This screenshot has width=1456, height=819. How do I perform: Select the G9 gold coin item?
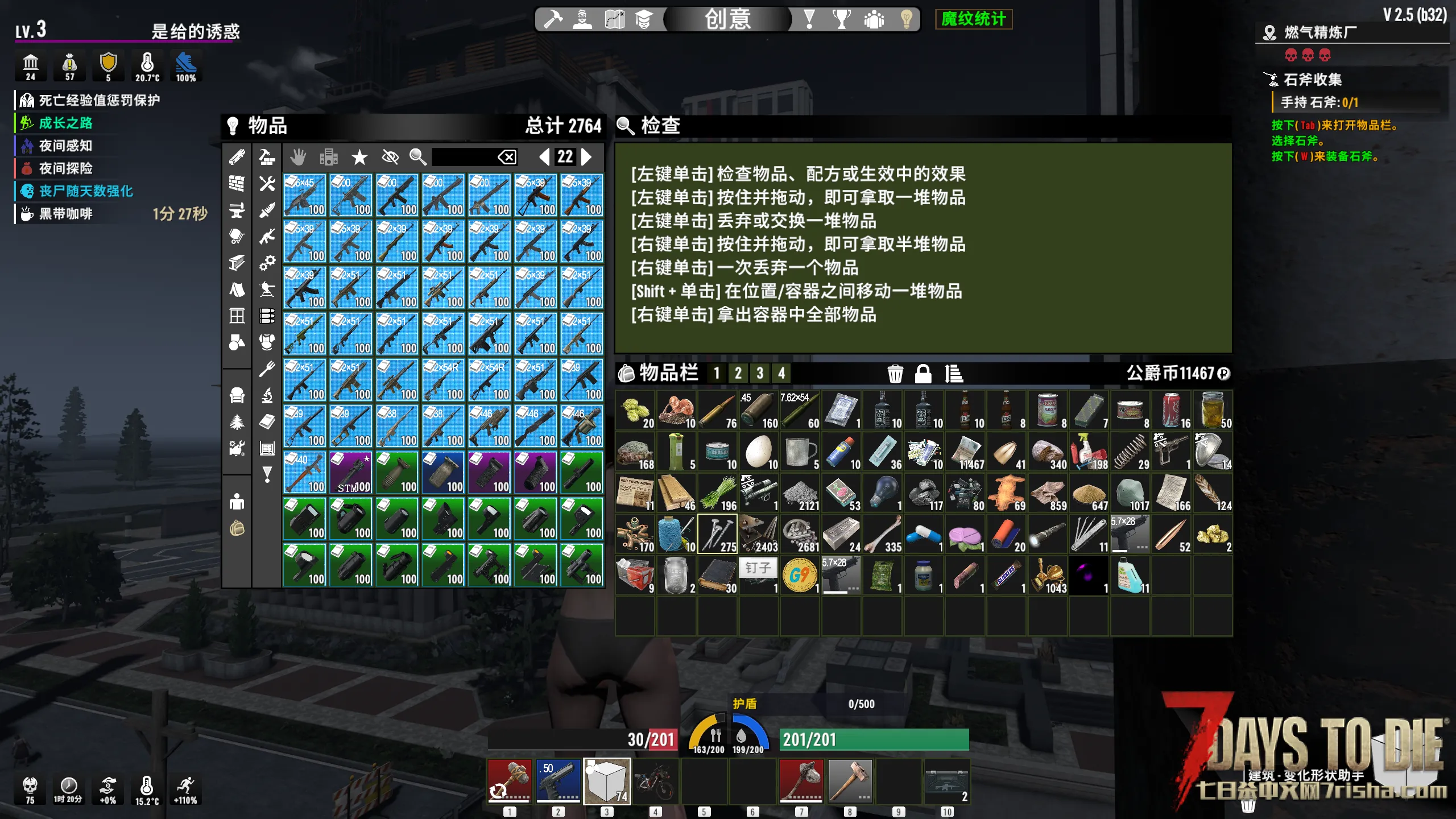click(800, 576)
